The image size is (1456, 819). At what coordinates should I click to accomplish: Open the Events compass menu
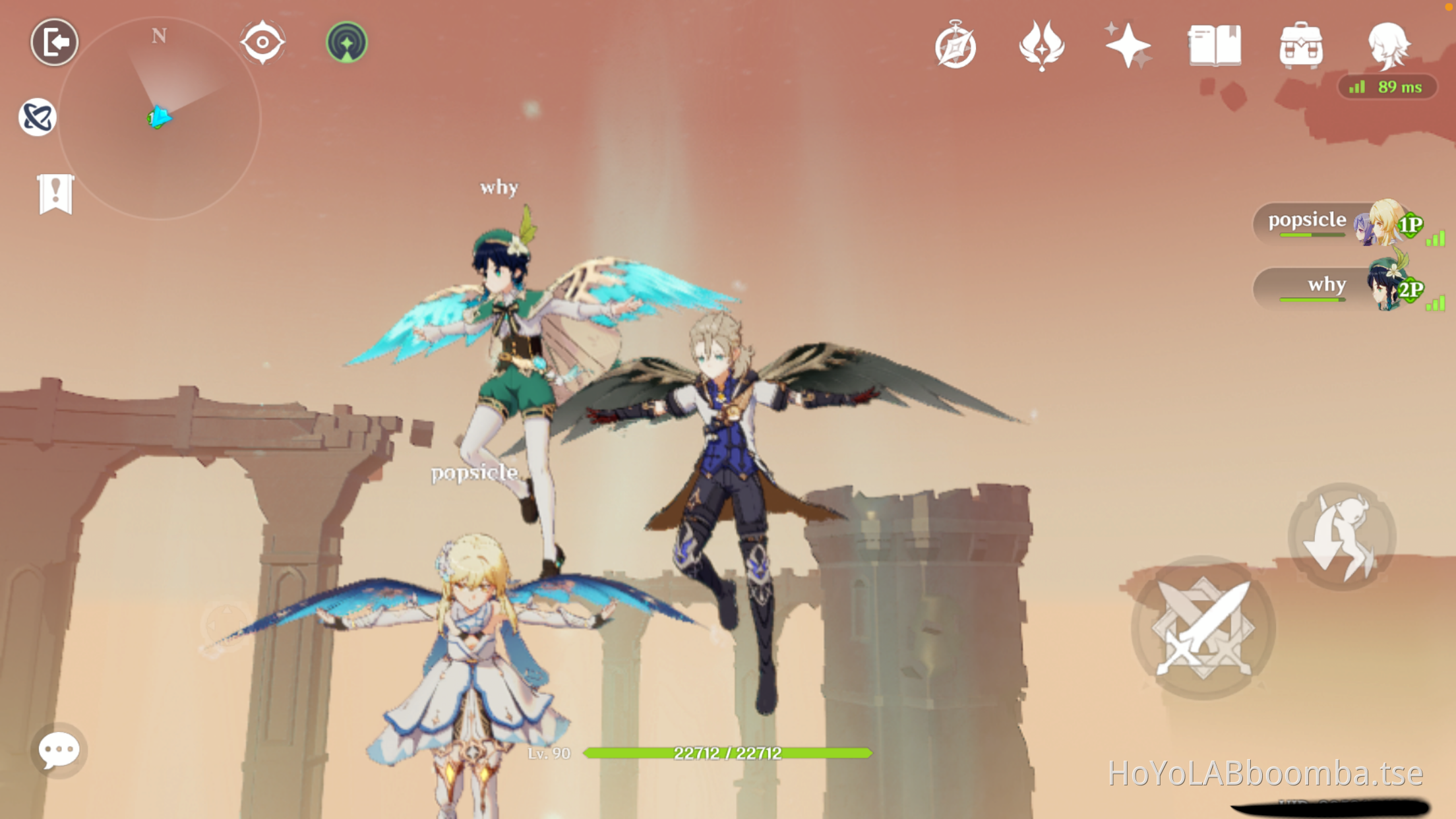point(956,45)
